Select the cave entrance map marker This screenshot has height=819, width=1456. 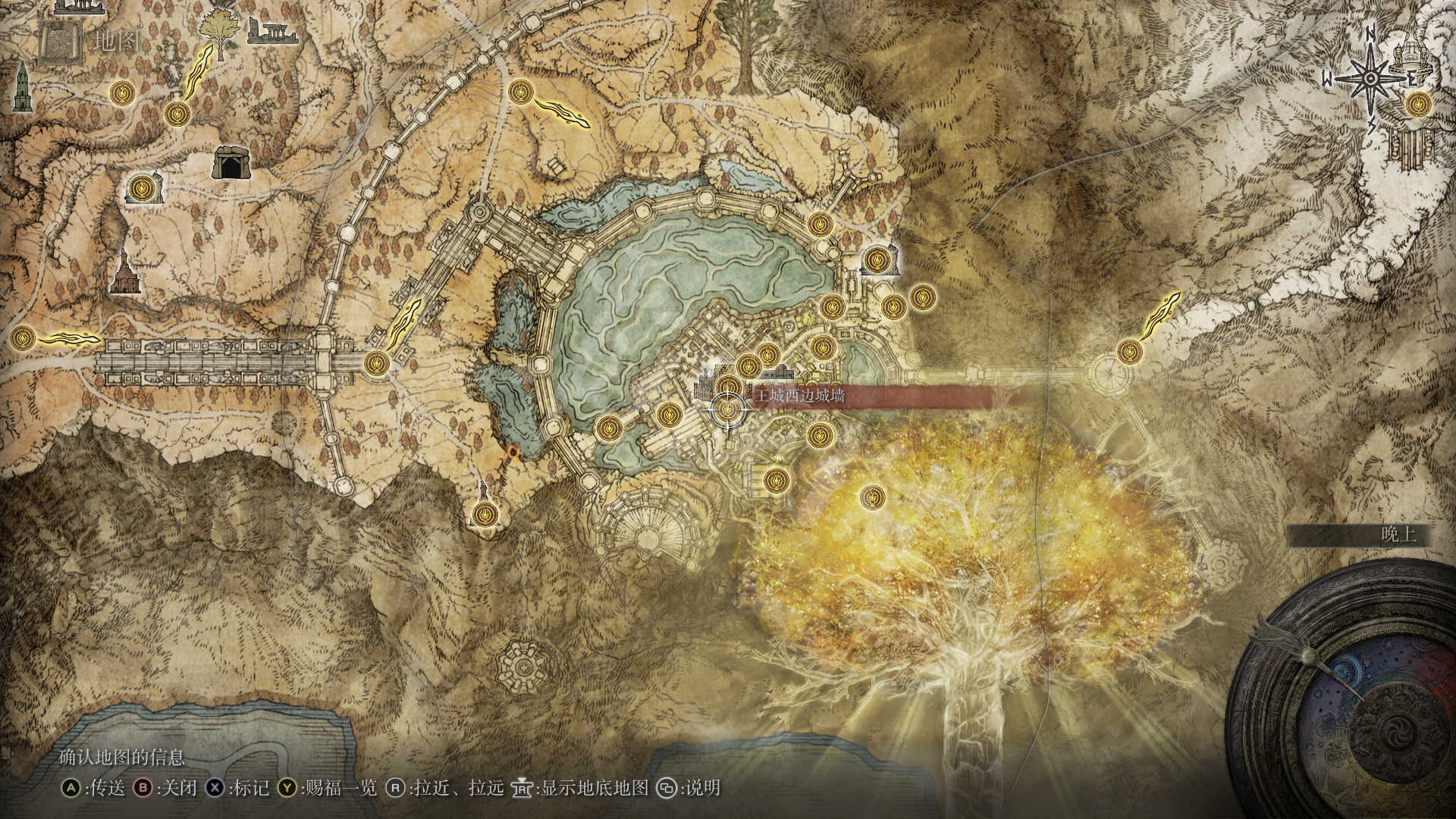[x=229, y=162]
